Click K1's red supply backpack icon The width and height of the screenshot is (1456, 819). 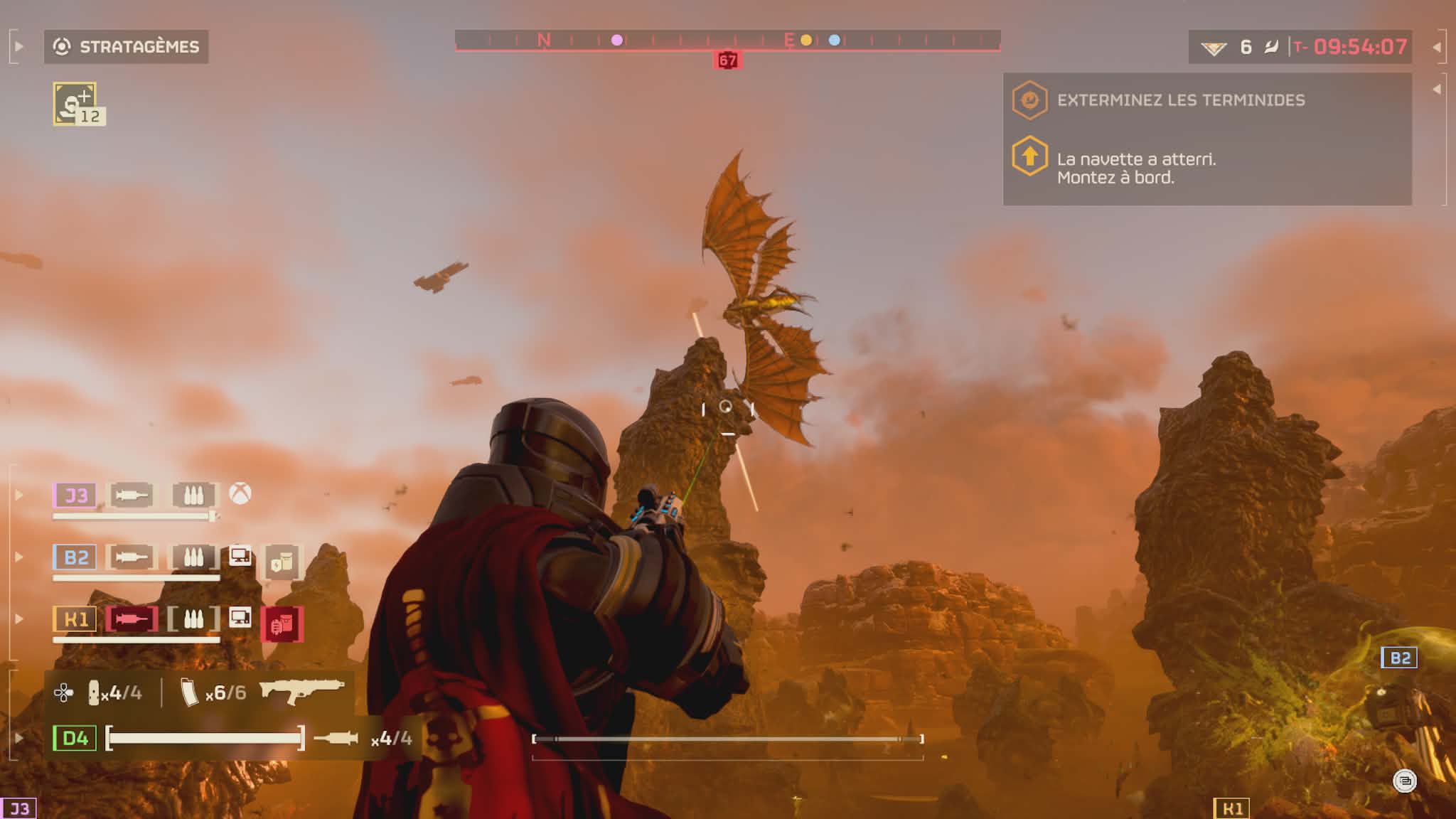click(x=282, y=623)
